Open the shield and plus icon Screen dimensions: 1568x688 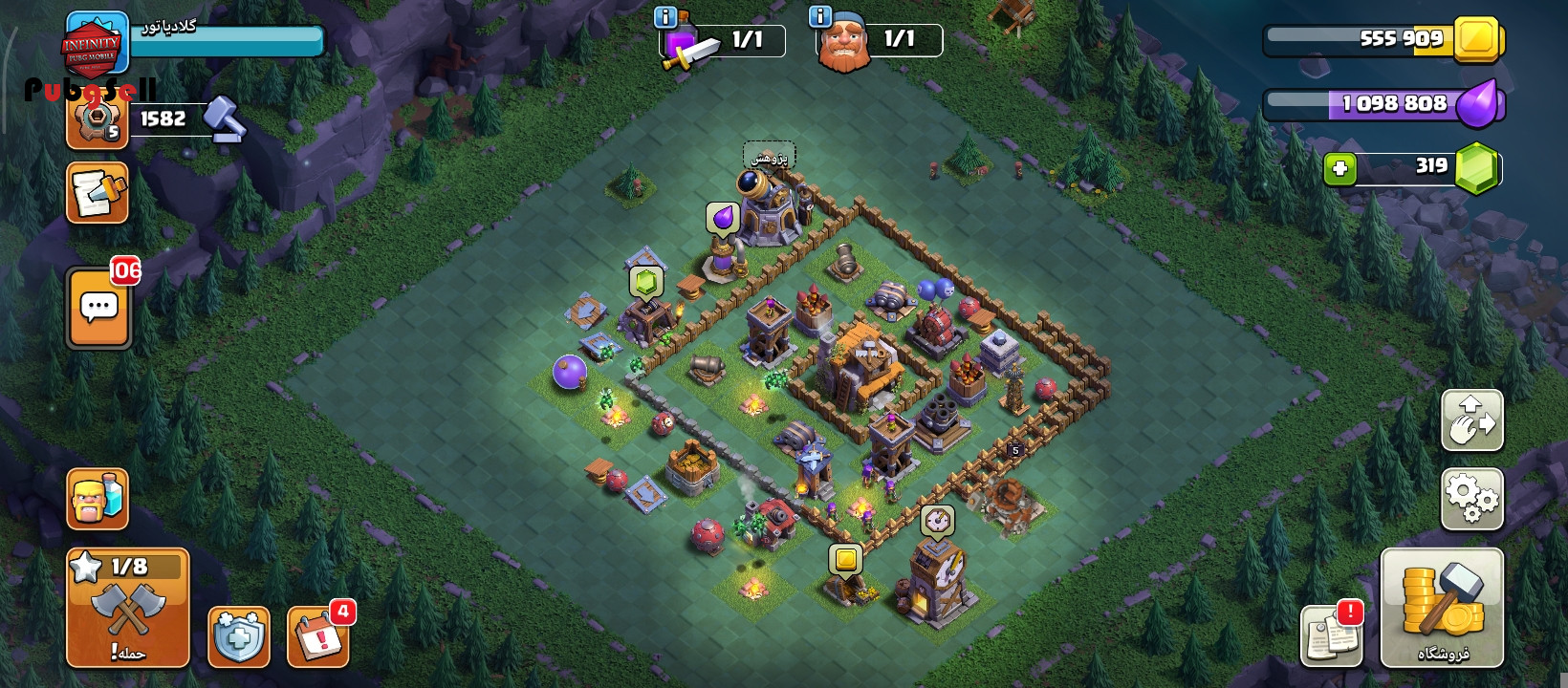click(x=238, y=635)
